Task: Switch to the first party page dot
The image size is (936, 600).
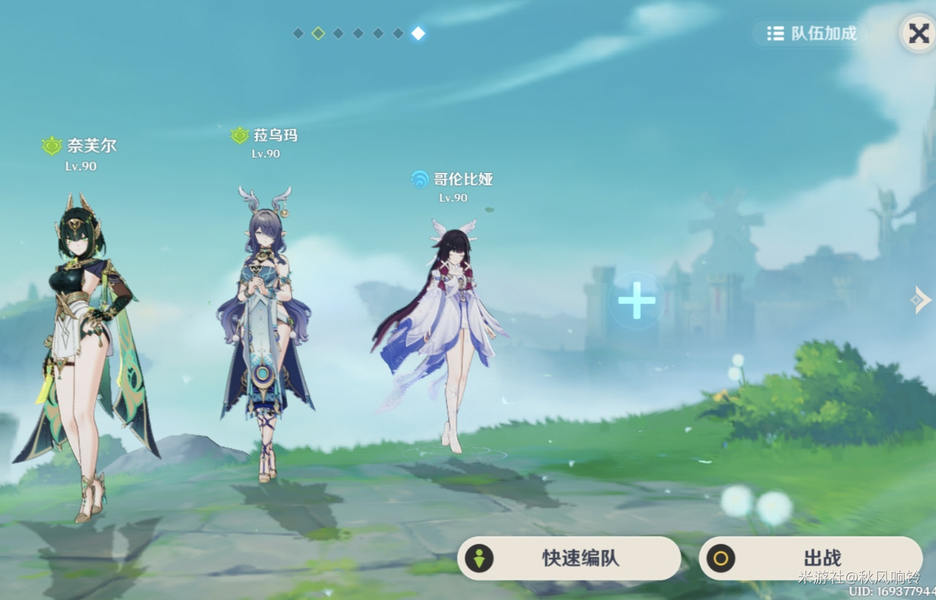Action: tap(298, 33)
